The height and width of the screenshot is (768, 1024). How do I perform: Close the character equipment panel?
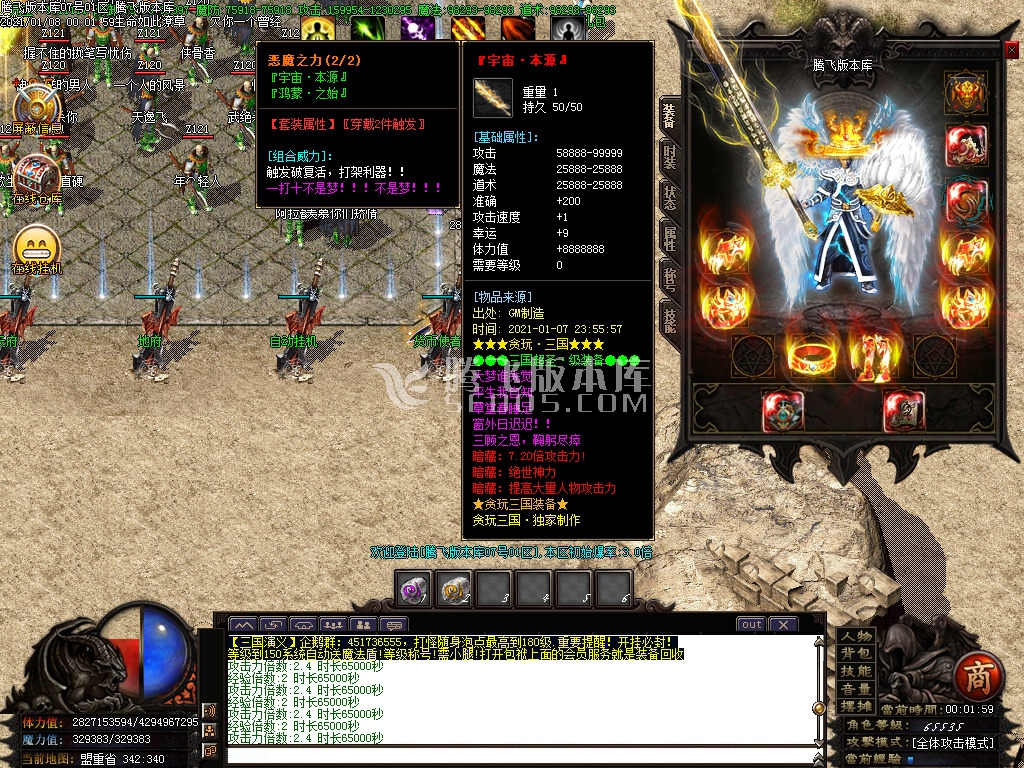click(x=1011, y=51)
